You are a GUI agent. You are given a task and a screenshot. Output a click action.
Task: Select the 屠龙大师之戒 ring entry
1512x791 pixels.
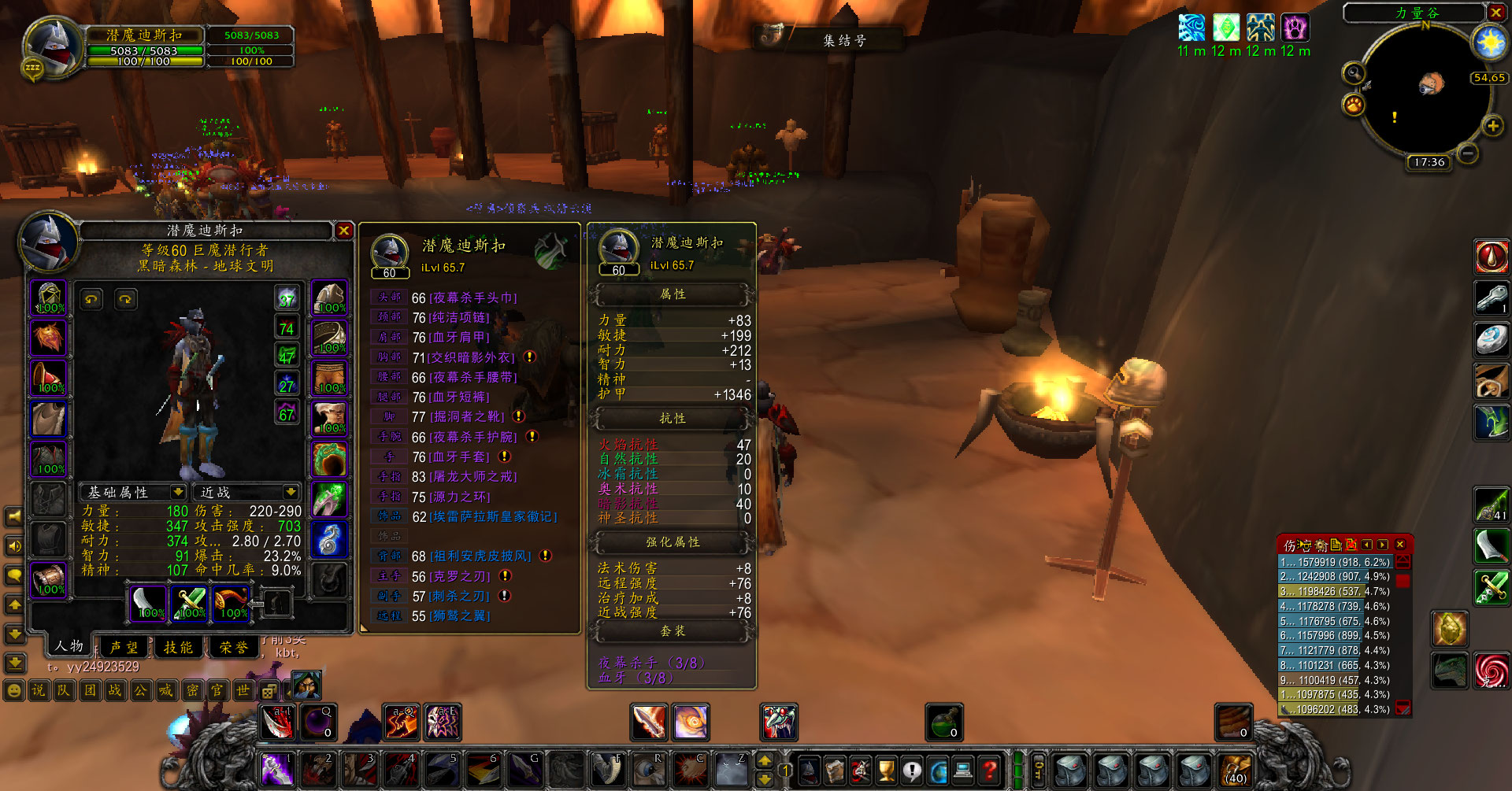point(472,477)
